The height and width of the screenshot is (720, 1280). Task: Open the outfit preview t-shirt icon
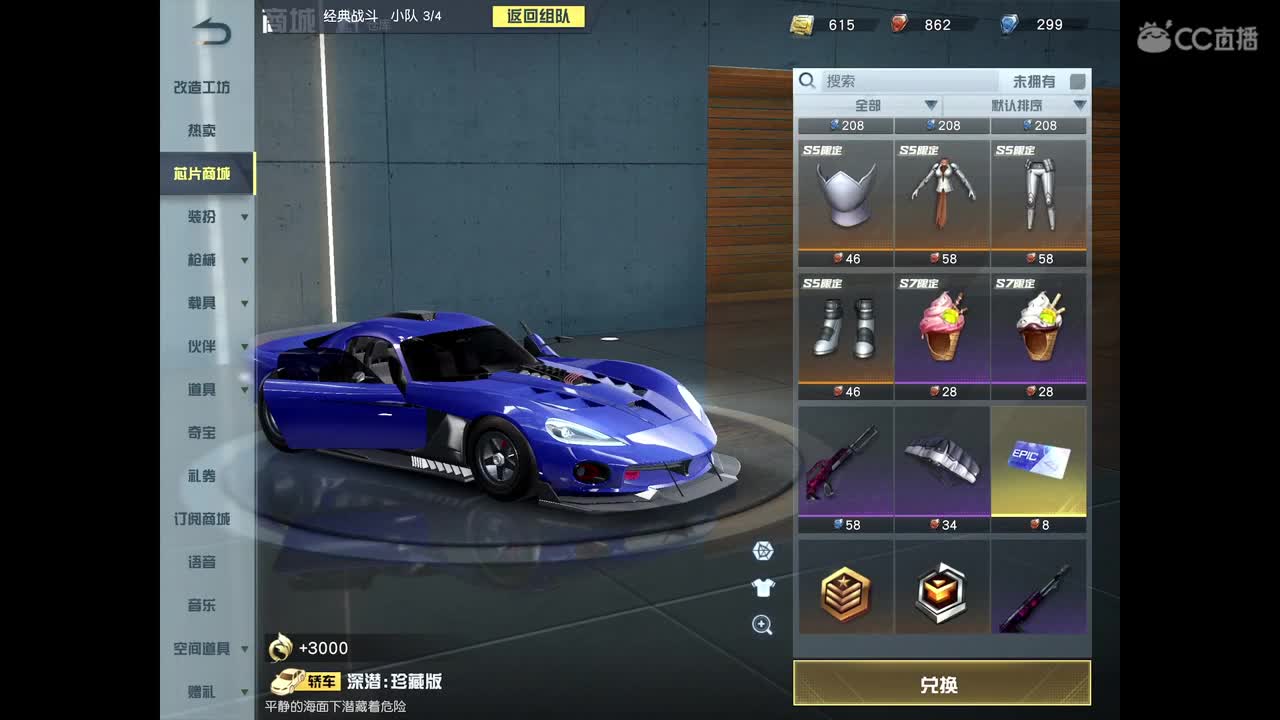(762, 588)
